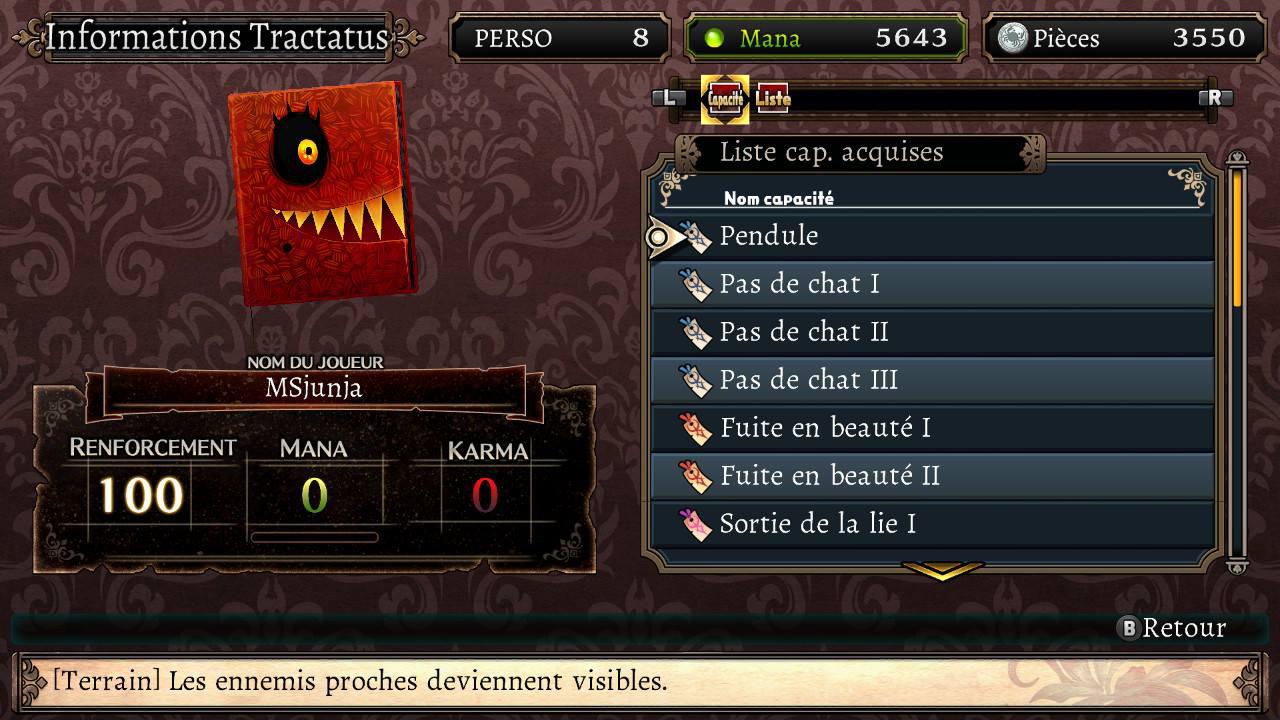Viewport: 1280px width, 720px height.
Task: Choose Pas de chat I in list
Action: 930,284
